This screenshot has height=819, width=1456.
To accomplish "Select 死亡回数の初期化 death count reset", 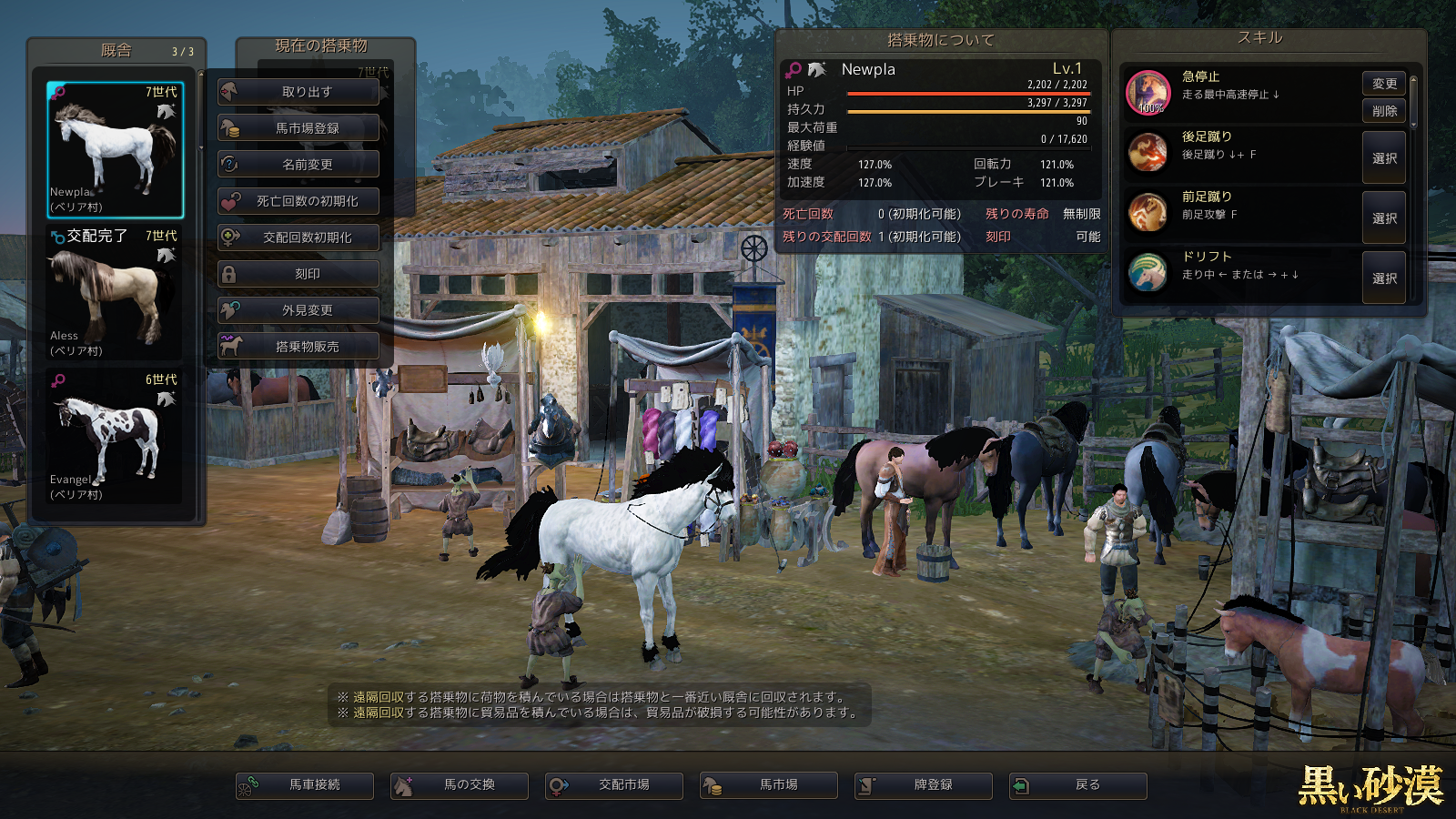I will 298,201.
